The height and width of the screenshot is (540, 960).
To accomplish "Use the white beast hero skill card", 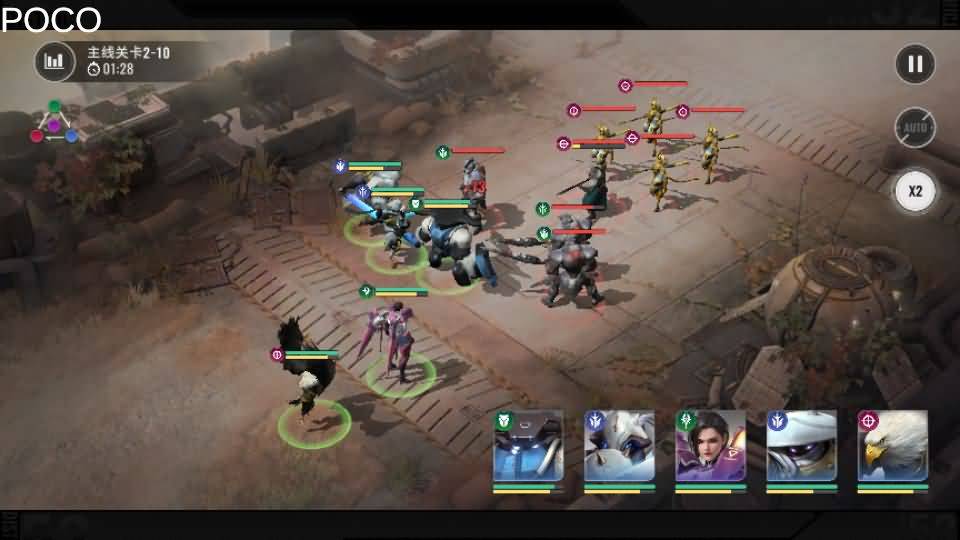I will (x=619, y=447).
